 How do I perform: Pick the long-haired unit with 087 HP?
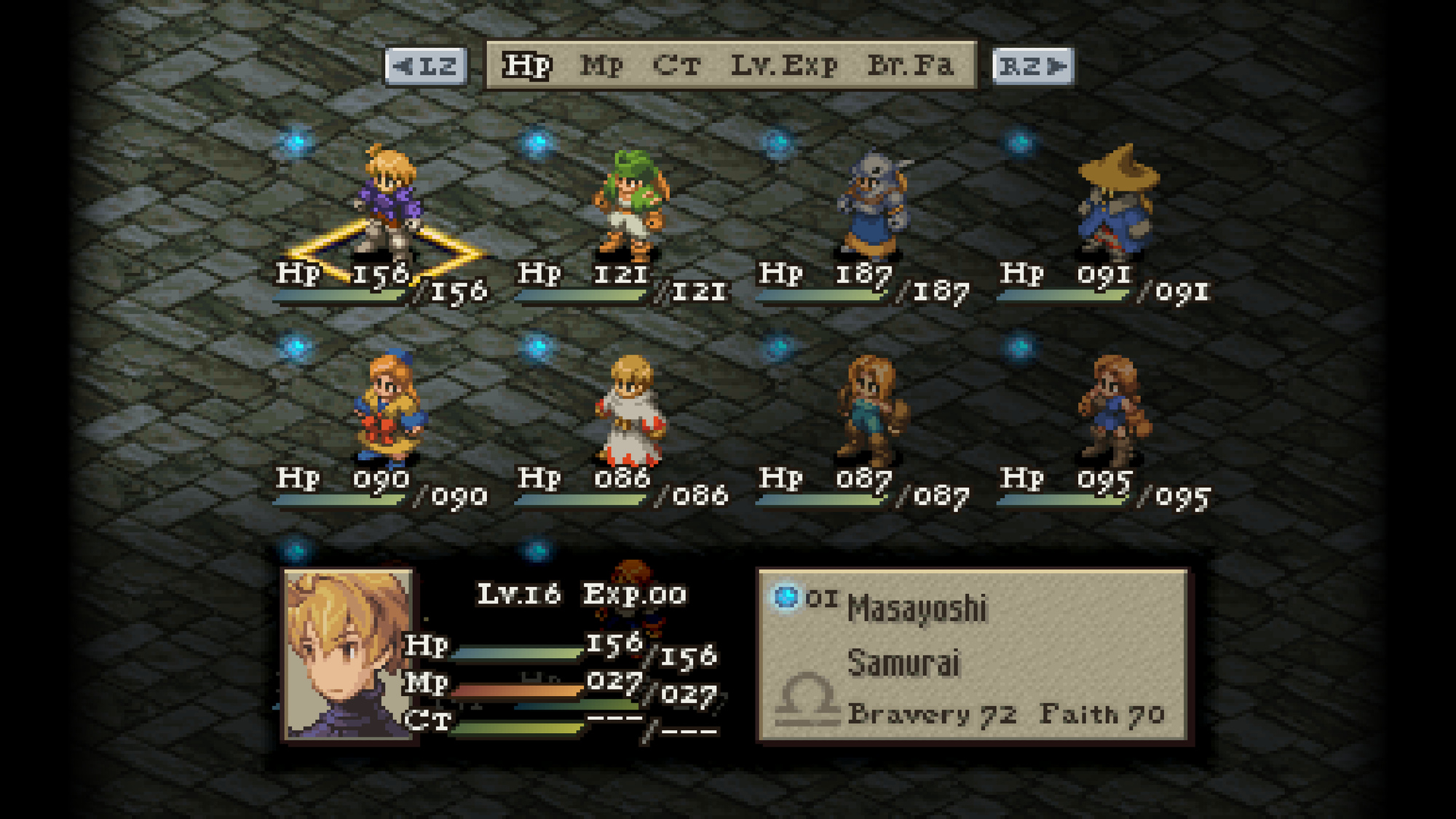click(x=872, y=409)
